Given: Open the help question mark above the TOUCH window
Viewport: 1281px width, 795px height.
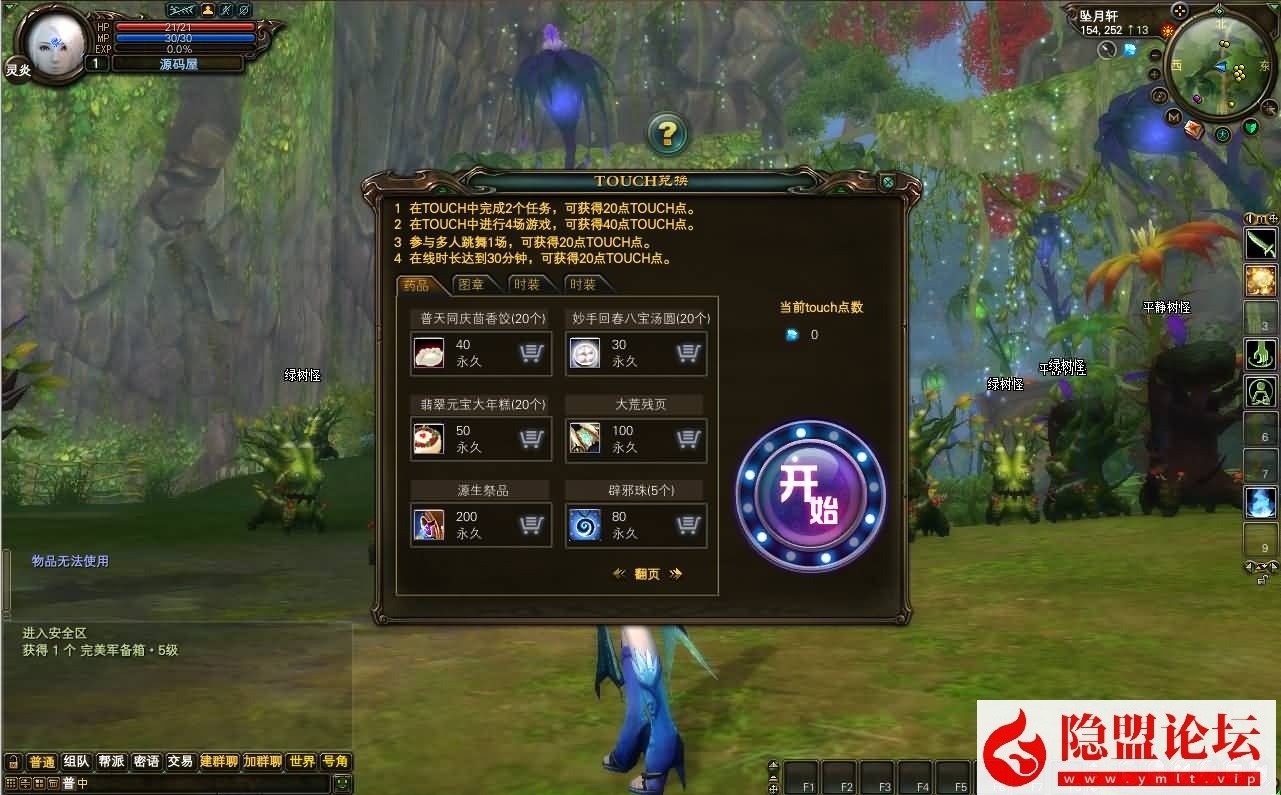Looking at the screenshot, I should point(668,131).
